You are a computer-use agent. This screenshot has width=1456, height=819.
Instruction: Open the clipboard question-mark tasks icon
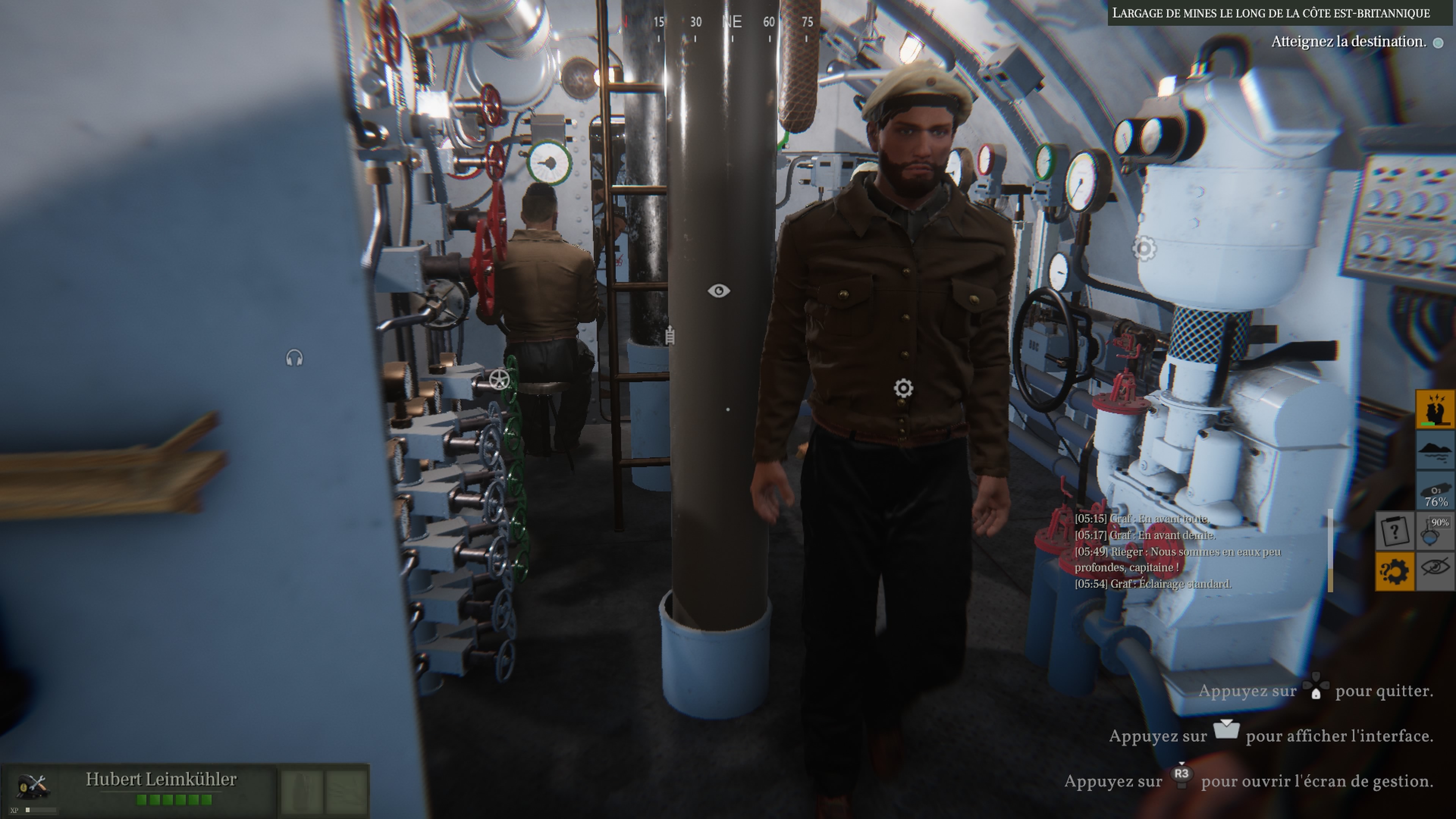point(1395,531)
